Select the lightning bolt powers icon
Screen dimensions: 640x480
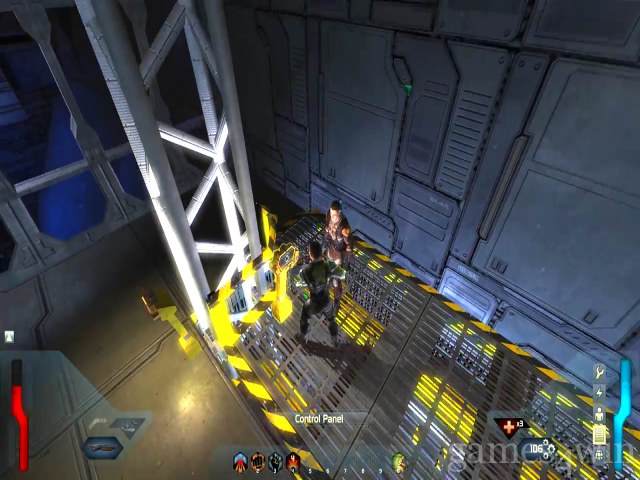click(600, 392)
